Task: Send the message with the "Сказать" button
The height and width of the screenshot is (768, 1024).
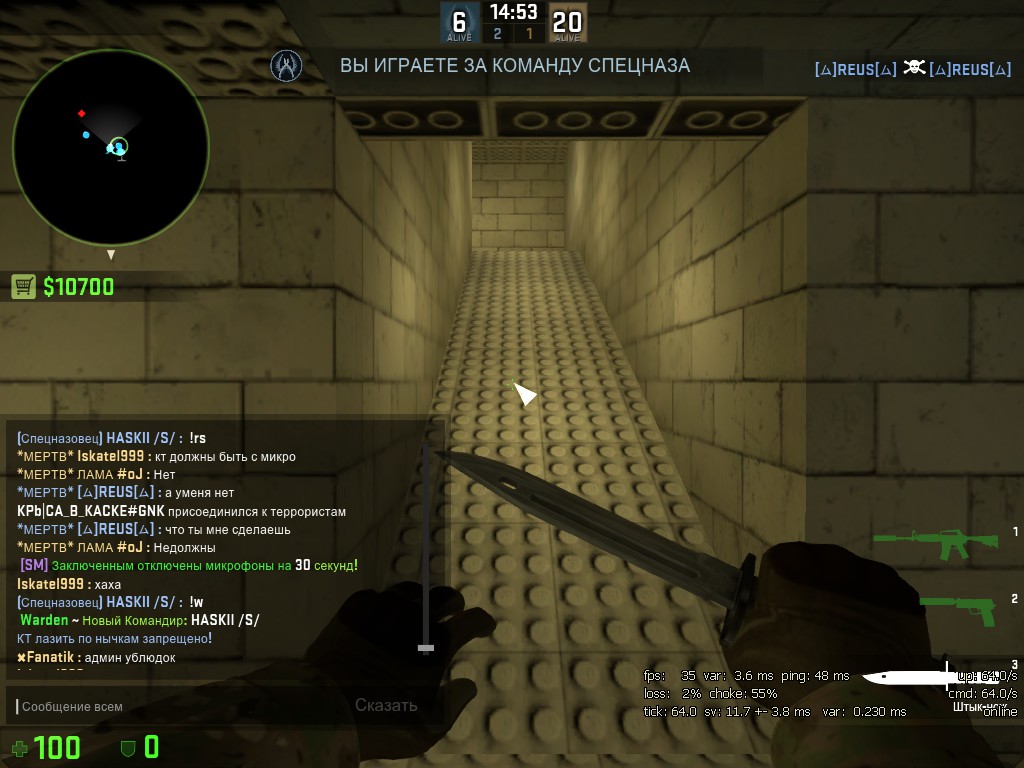Action: tap(386, 705)
